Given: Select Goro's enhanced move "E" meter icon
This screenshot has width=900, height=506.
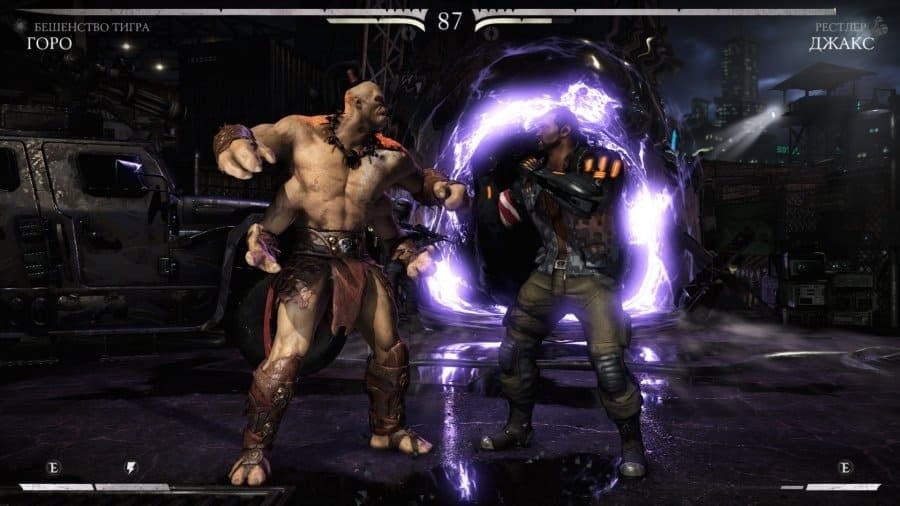Looking at the screenshot, I should [x=53, y=467].
